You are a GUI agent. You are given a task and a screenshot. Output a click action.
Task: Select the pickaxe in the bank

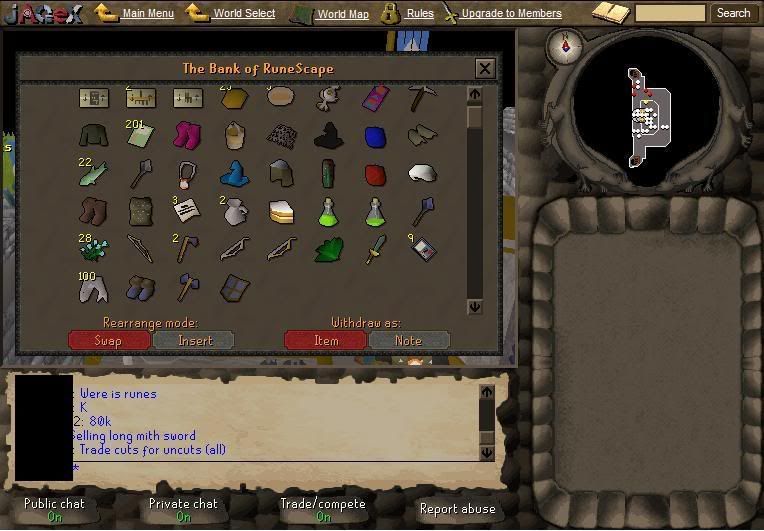tap(422, 97)
